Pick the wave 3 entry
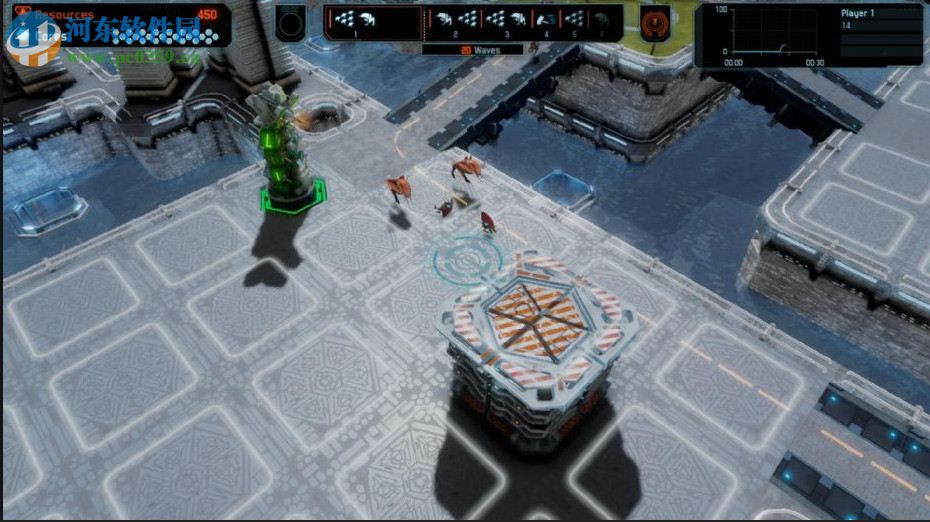Image resolution: width=930 pixels, height=522 pixels. point(506,22)
